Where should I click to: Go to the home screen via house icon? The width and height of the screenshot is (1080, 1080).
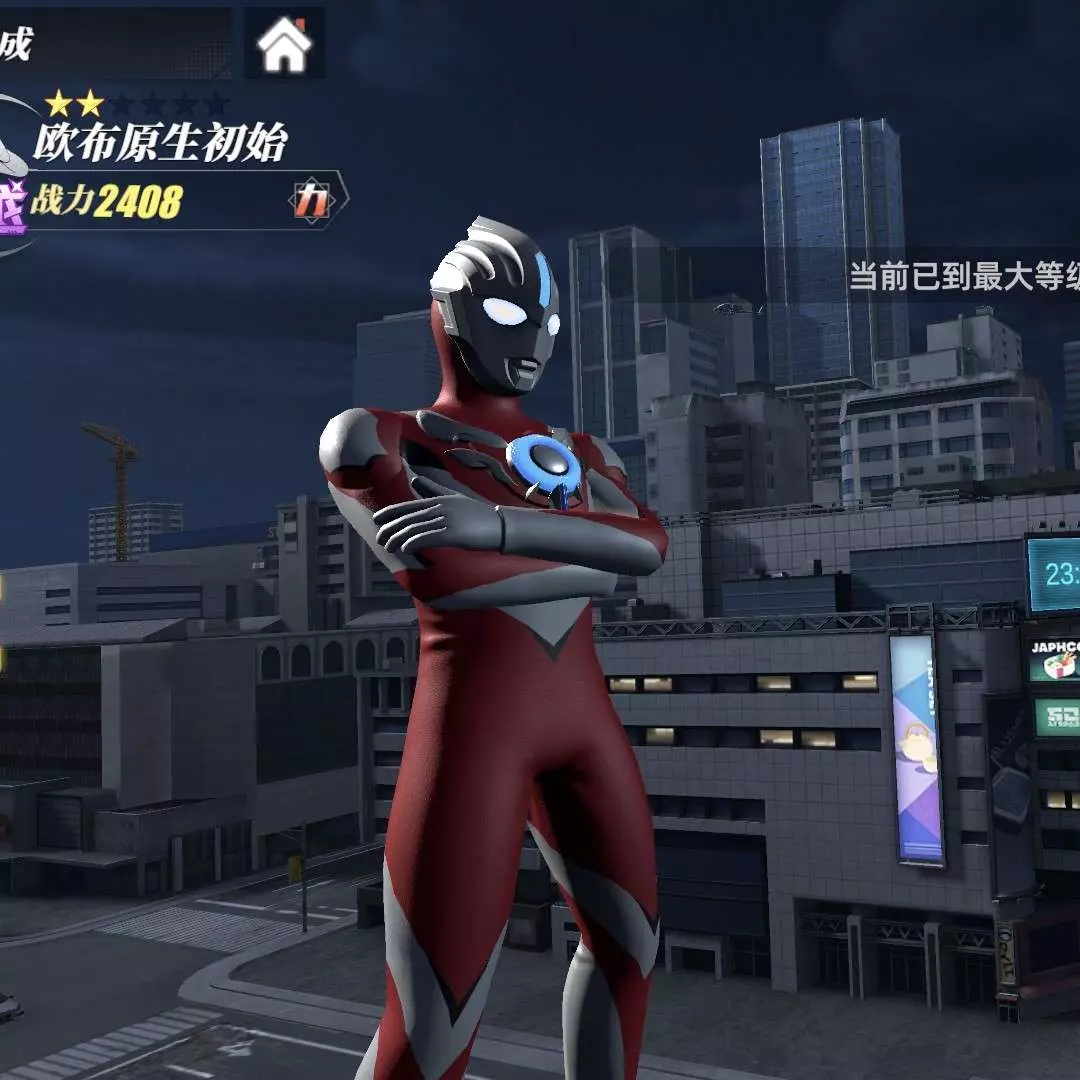pyautogui.click(x=284, y=45)
